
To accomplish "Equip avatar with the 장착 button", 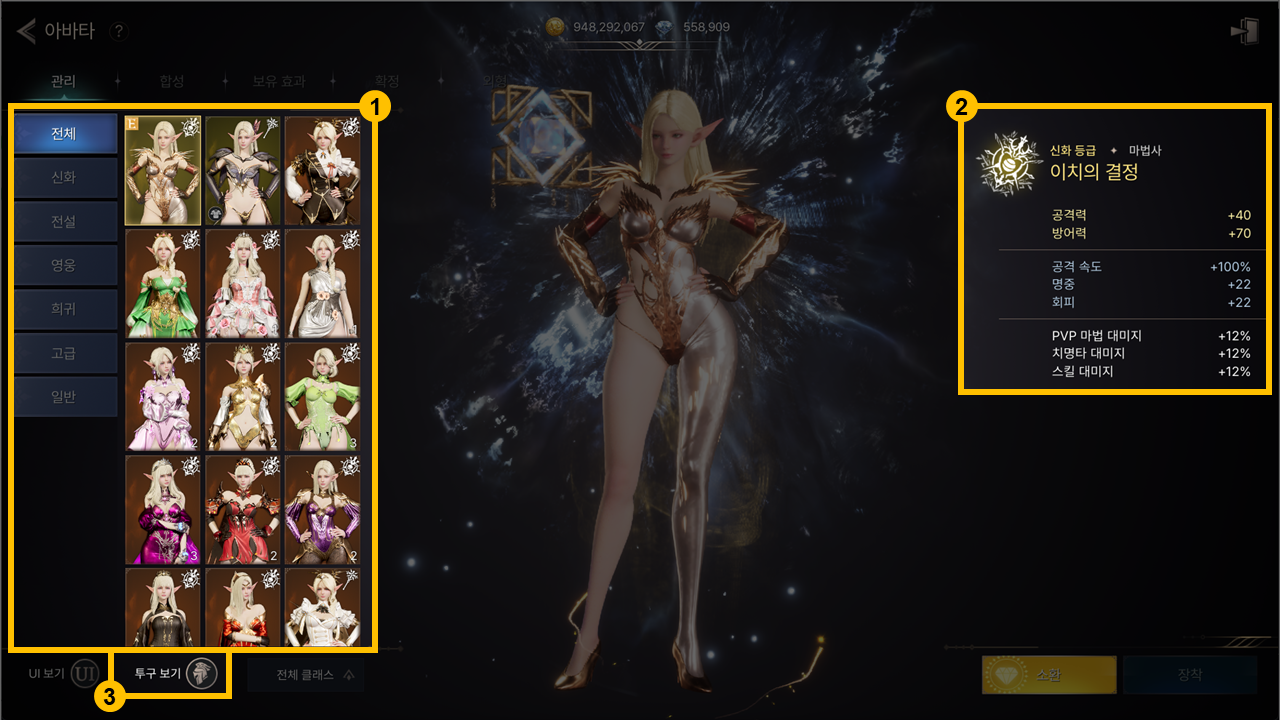I will point(1190,675).
